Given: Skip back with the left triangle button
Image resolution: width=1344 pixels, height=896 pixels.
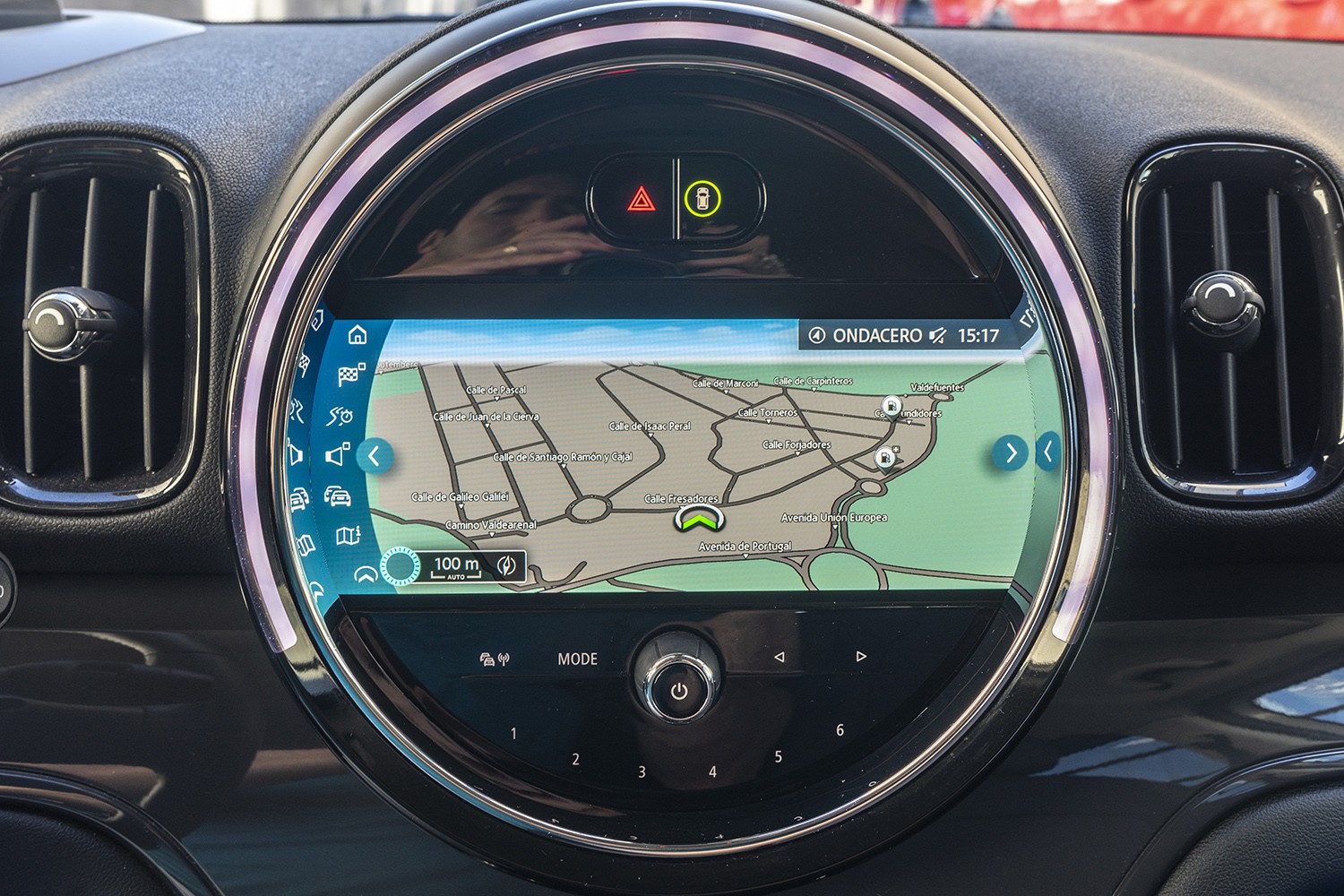Looking at the screenshot, I should tap(779, 658).
